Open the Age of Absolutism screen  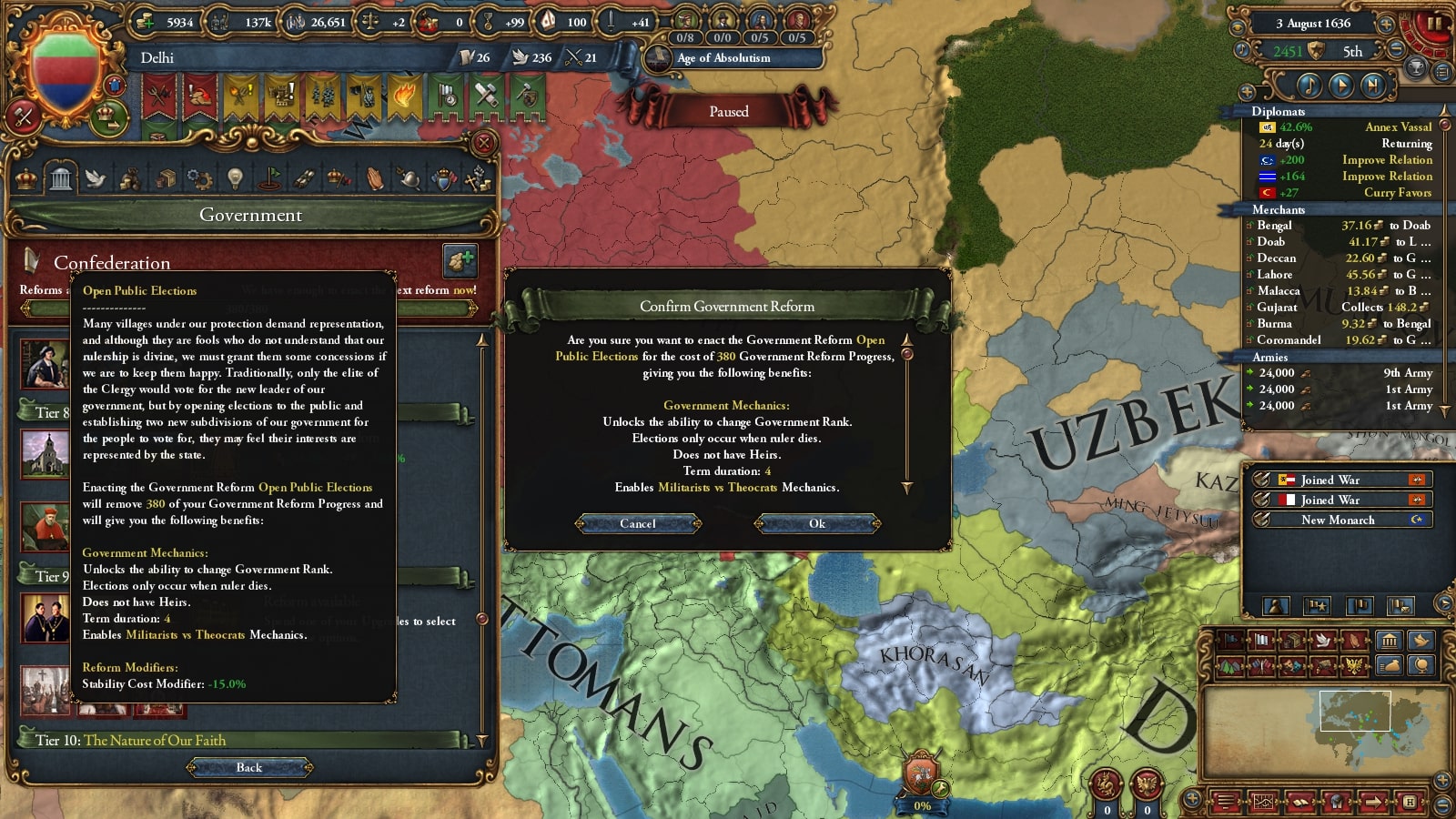(x=723, y=58)
